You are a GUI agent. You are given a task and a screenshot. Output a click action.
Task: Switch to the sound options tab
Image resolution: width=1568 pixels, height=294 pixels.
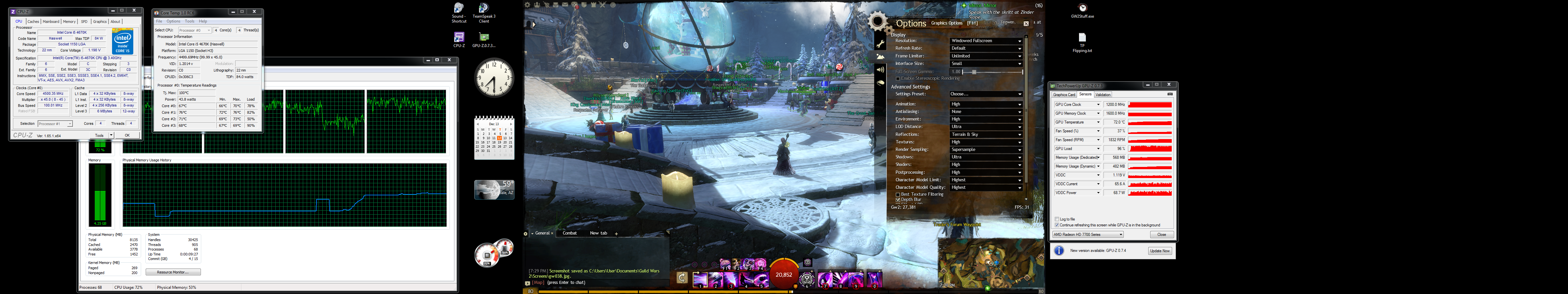click(x=880, y=69)
